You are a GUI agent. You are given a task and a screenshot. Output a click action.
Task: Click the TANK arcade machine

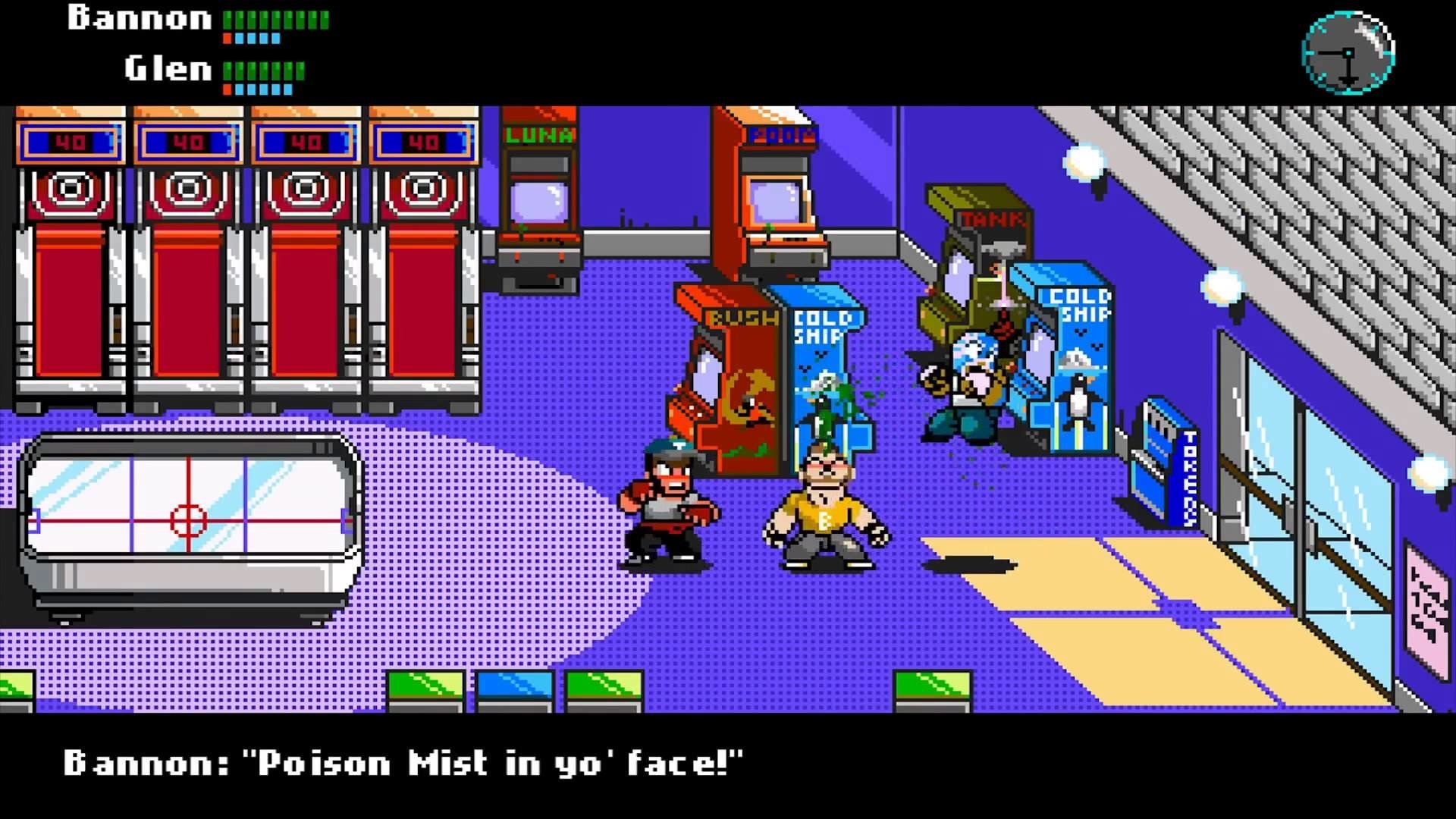[986, 243]
